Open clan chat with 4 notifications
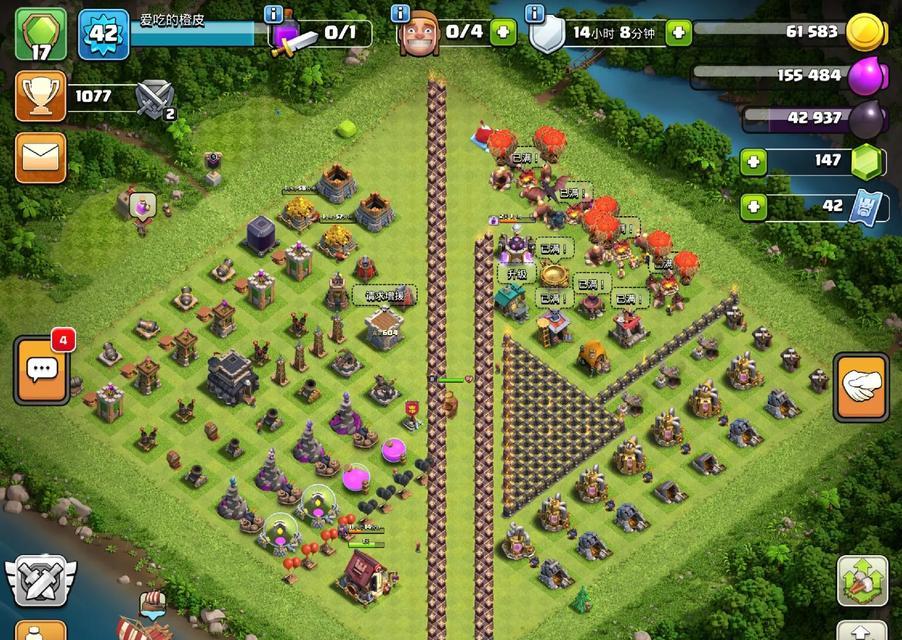Screen dimensions: 902x640 (x=42, y=369)
